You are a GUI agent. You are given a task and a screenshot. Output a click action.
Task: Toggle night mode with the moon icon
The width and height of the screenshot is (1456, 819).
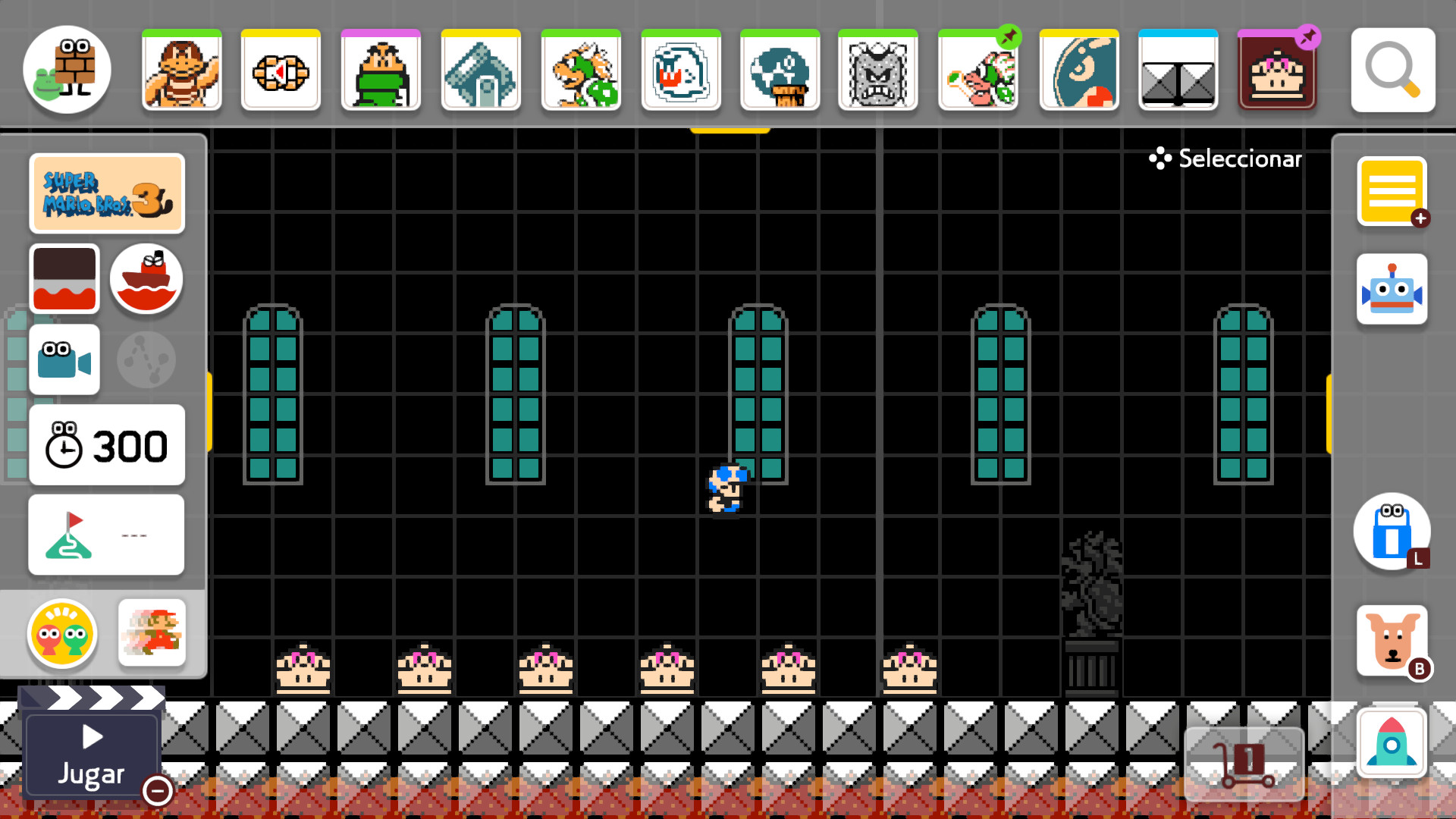tap(146, 359)
